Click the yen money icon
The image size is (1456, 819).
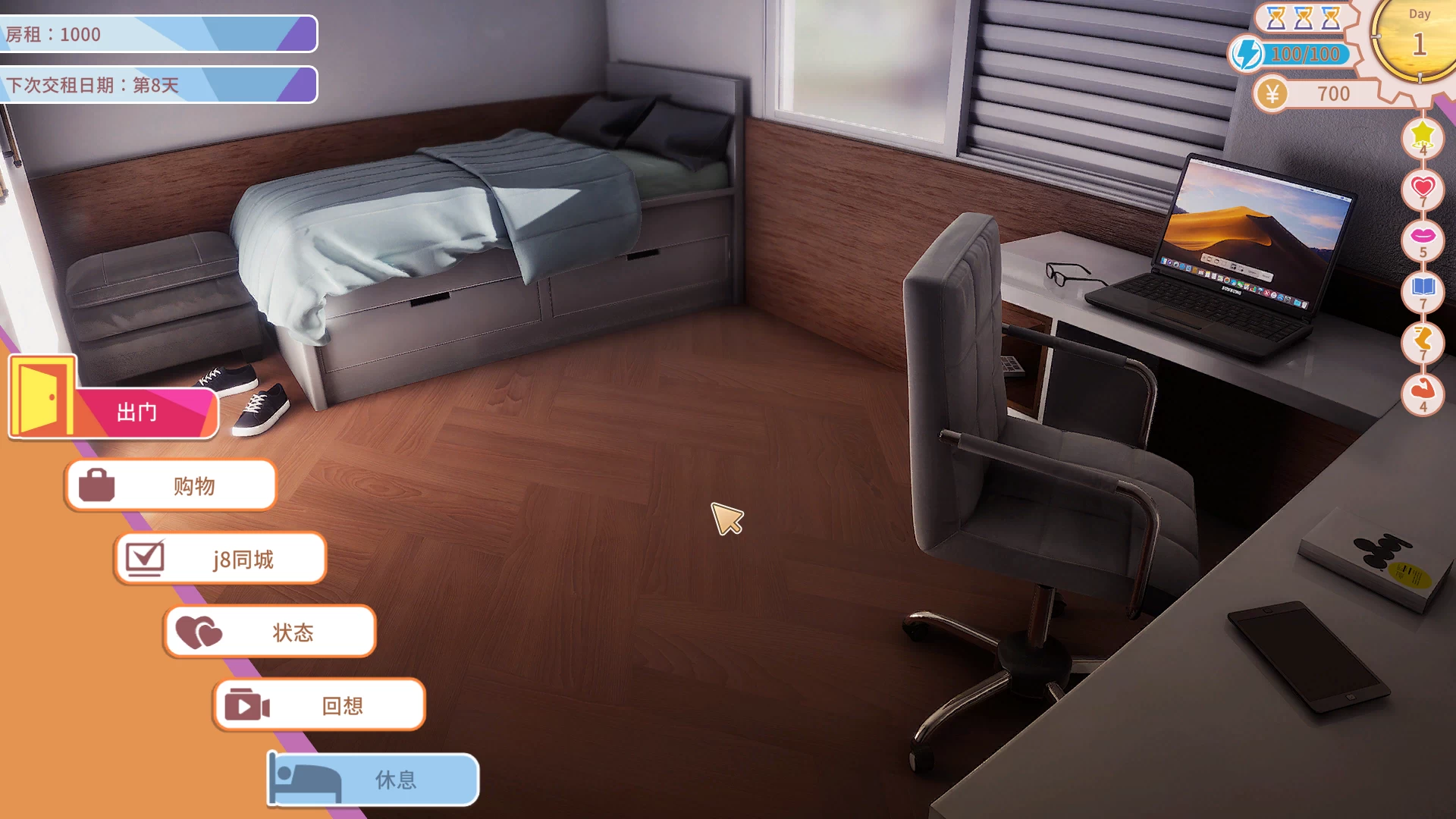[1272, 94]
